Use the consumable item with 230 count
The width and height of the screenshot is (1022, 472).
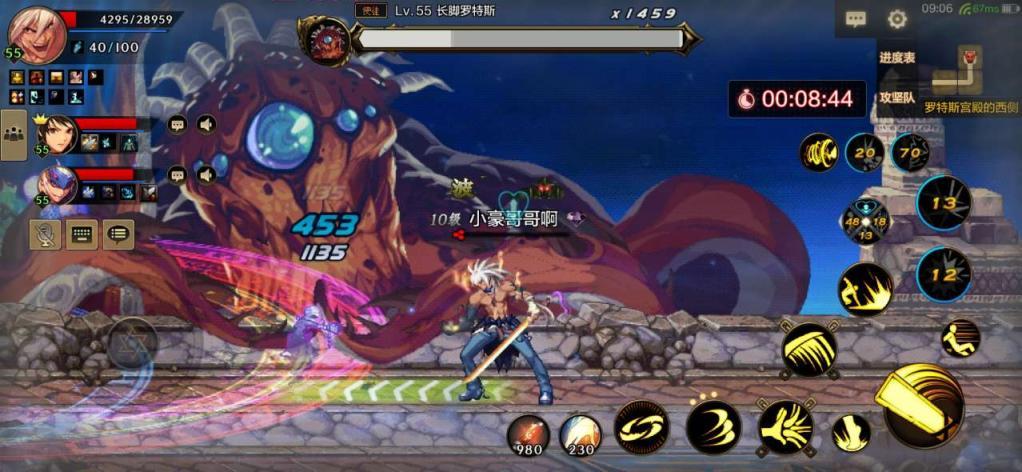pos(580,434)
